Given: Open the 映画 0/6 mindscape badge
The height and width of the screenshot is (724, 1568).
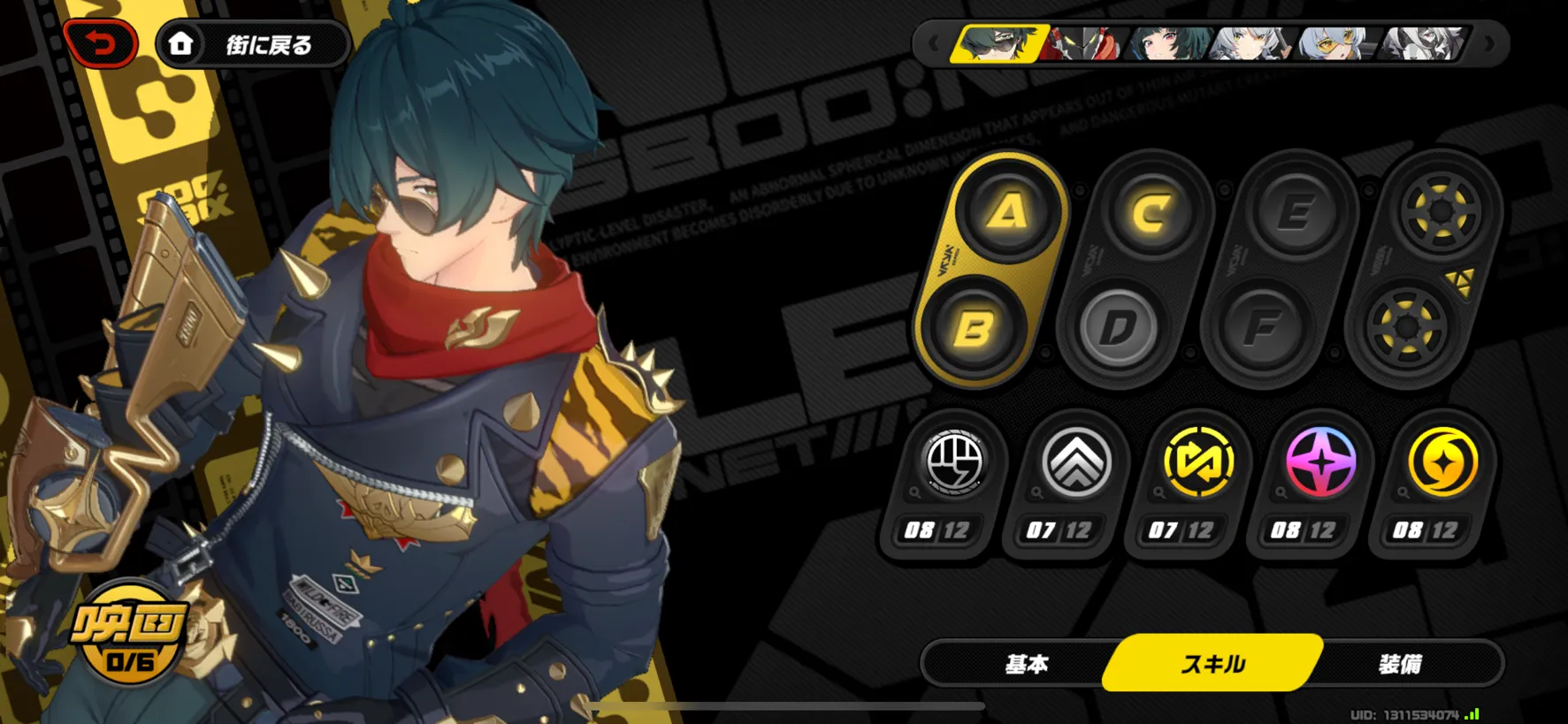Looking at the screenshot, I should click(129, 633).
